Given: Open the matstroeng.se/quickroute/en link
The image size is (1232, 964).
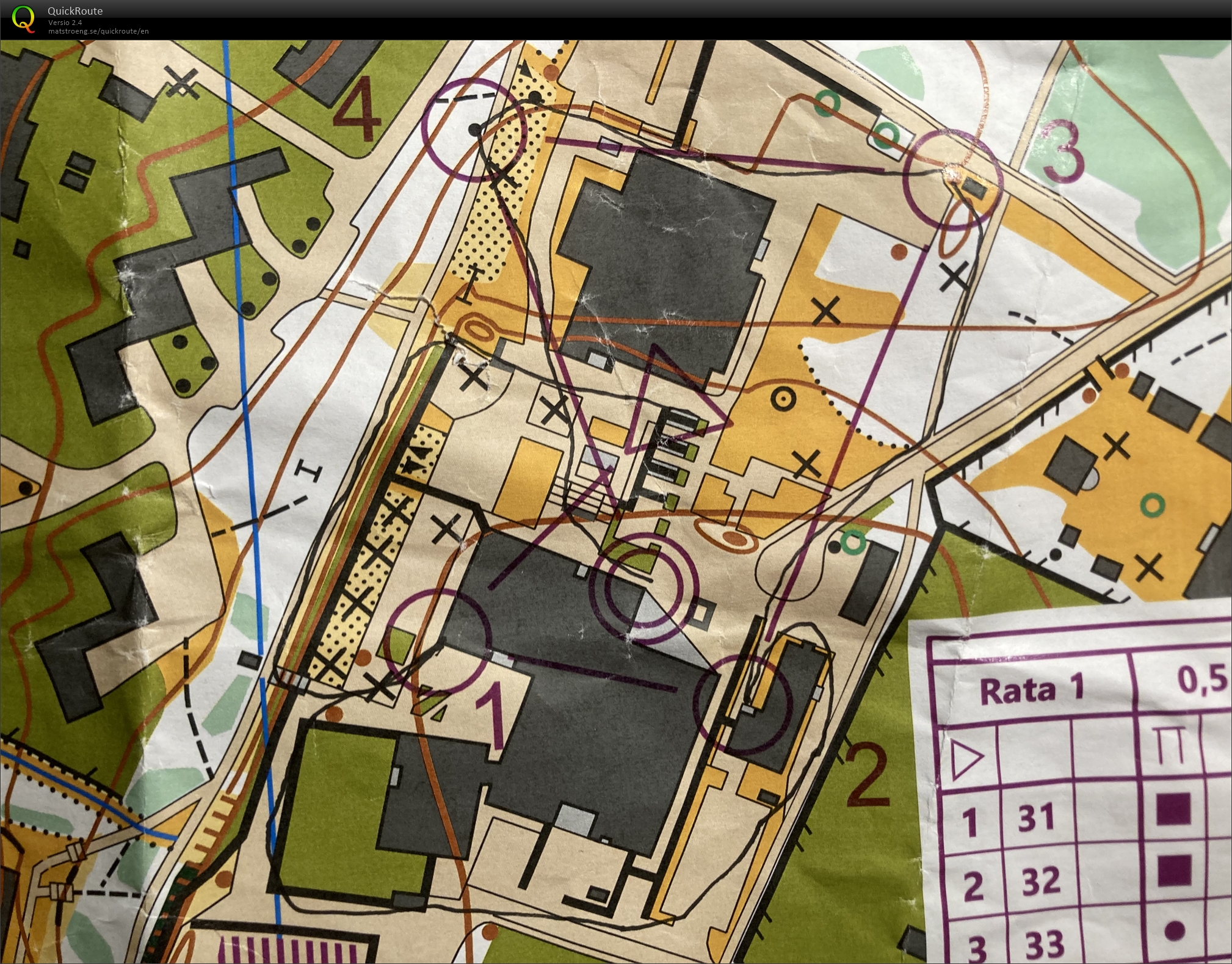Looking at the screenshot, I should pyautogui.click(x=98, y=31).
